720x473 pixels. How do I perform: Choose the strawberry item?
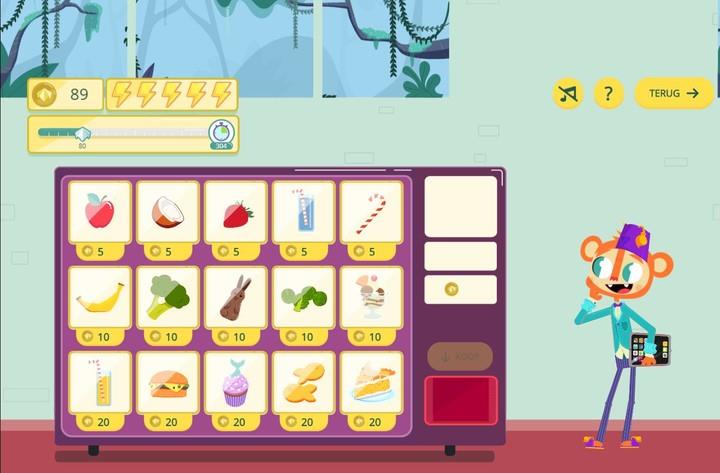coord(236,212)
